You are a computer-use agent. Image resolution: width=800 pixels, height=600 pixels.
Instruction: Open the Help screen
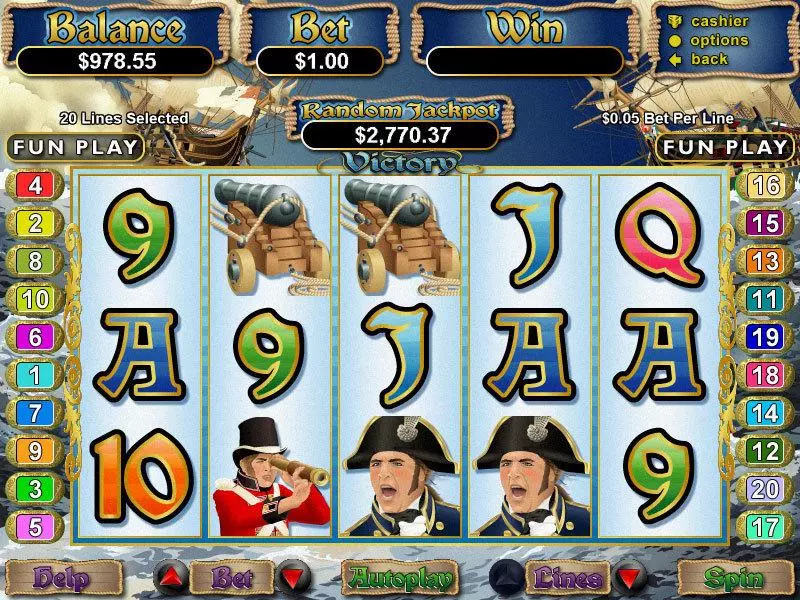point(63,578)
